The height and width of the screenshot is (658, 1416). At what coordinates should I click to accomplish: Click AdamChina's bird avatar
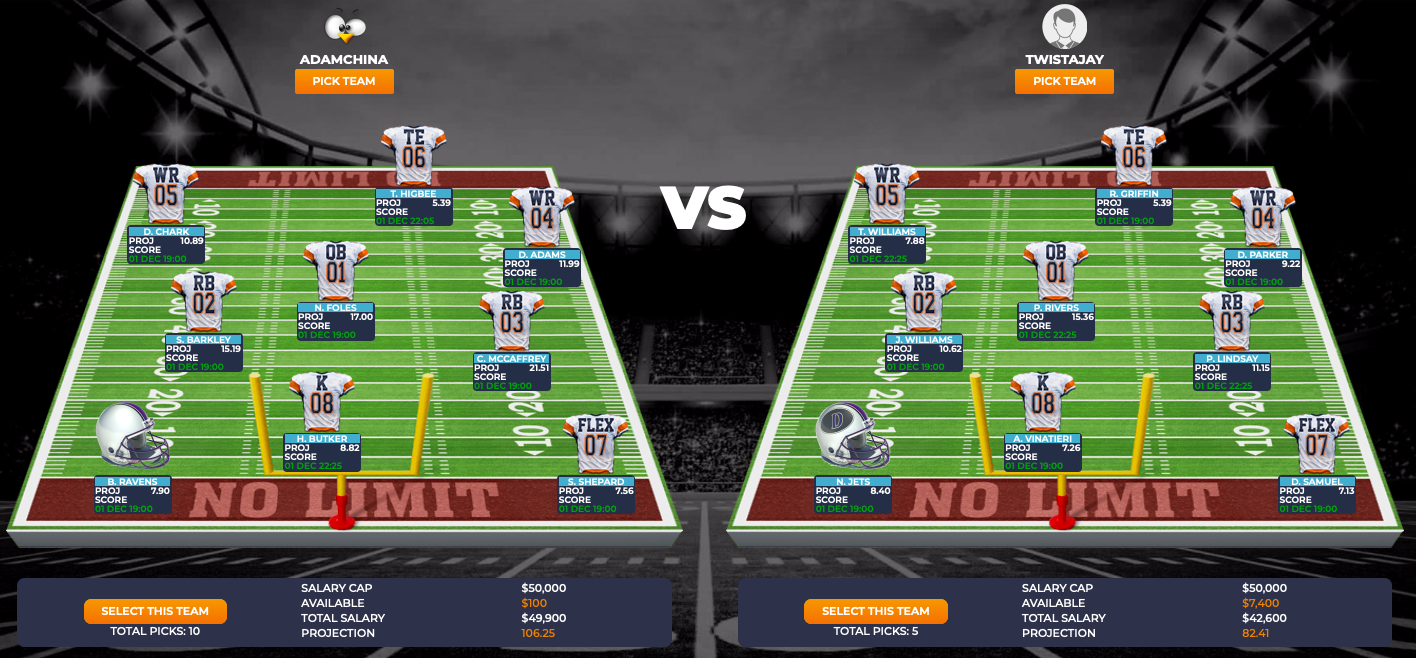344,28
